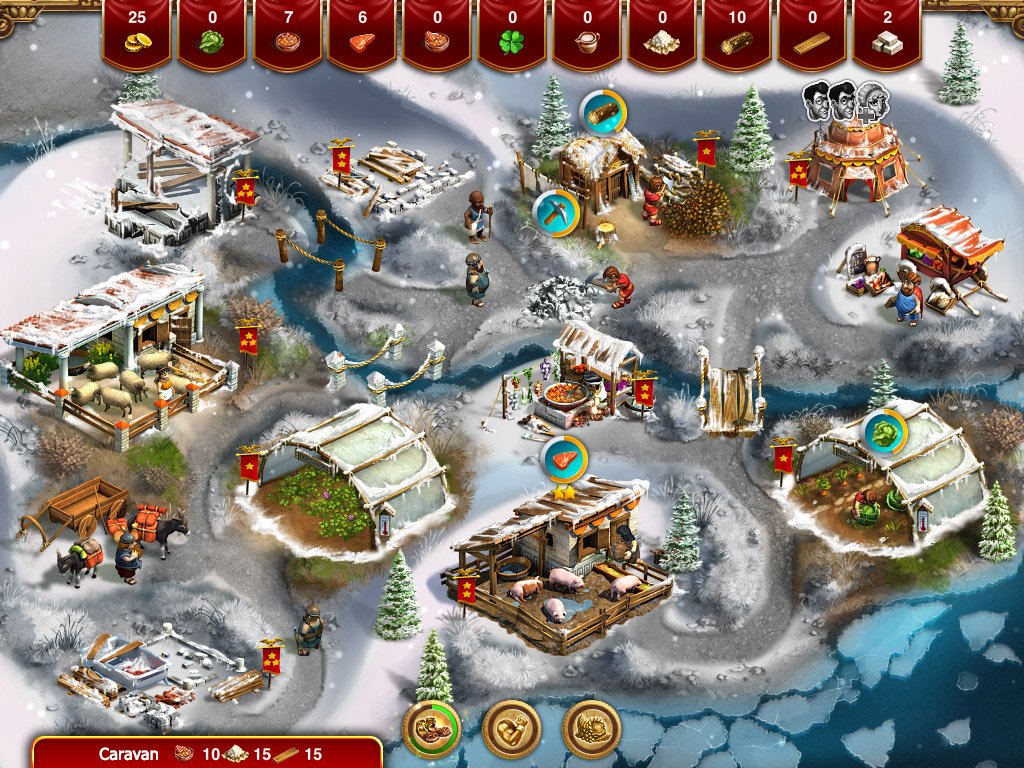This screenshot has height=768, width=1024.
Task: Activate the cornucopia resource bonus
Action: pyautogui.click(x=592, y=730)
